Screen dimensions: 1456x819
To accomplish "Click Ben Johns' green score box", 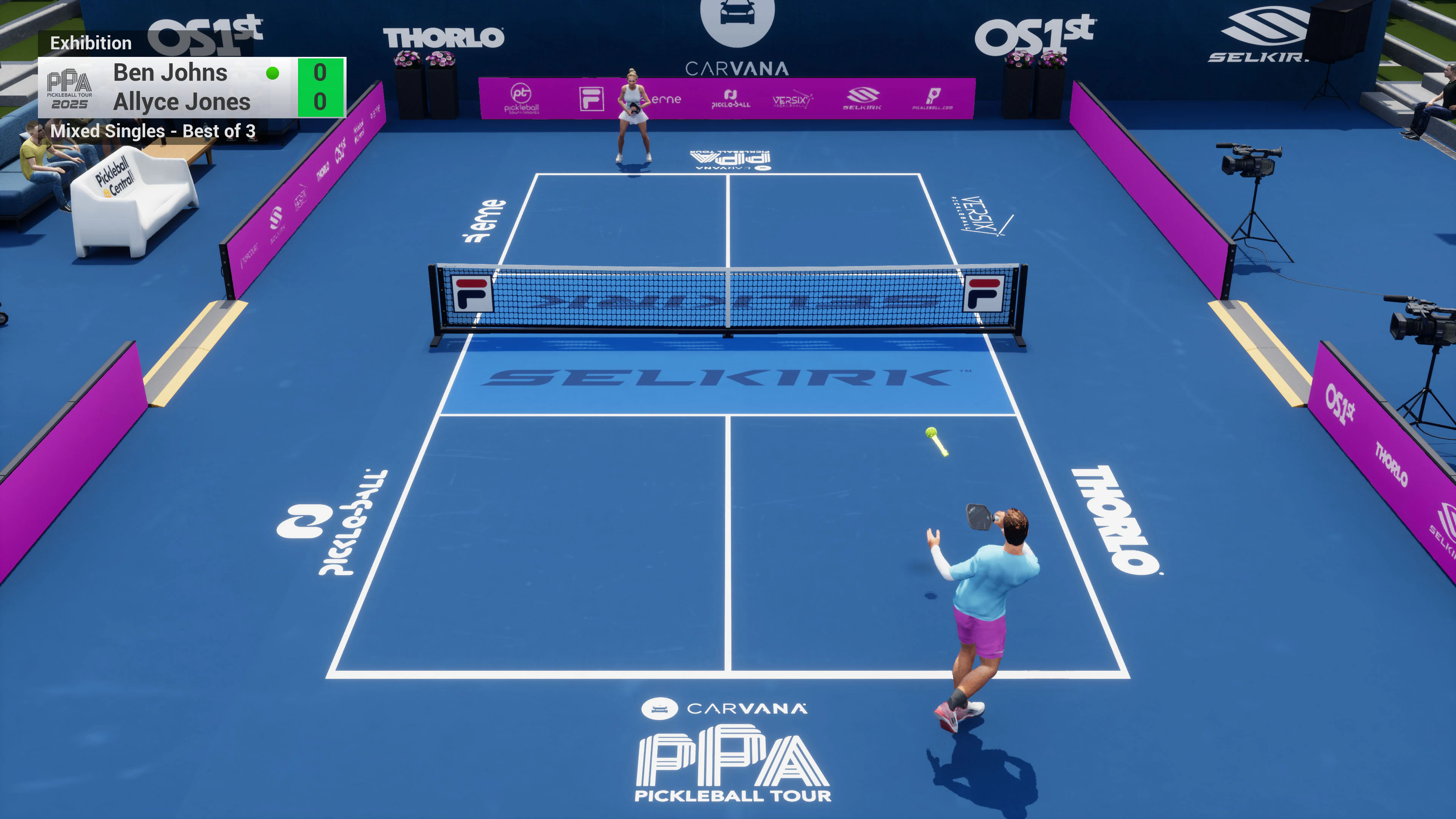I will [320, 73].
